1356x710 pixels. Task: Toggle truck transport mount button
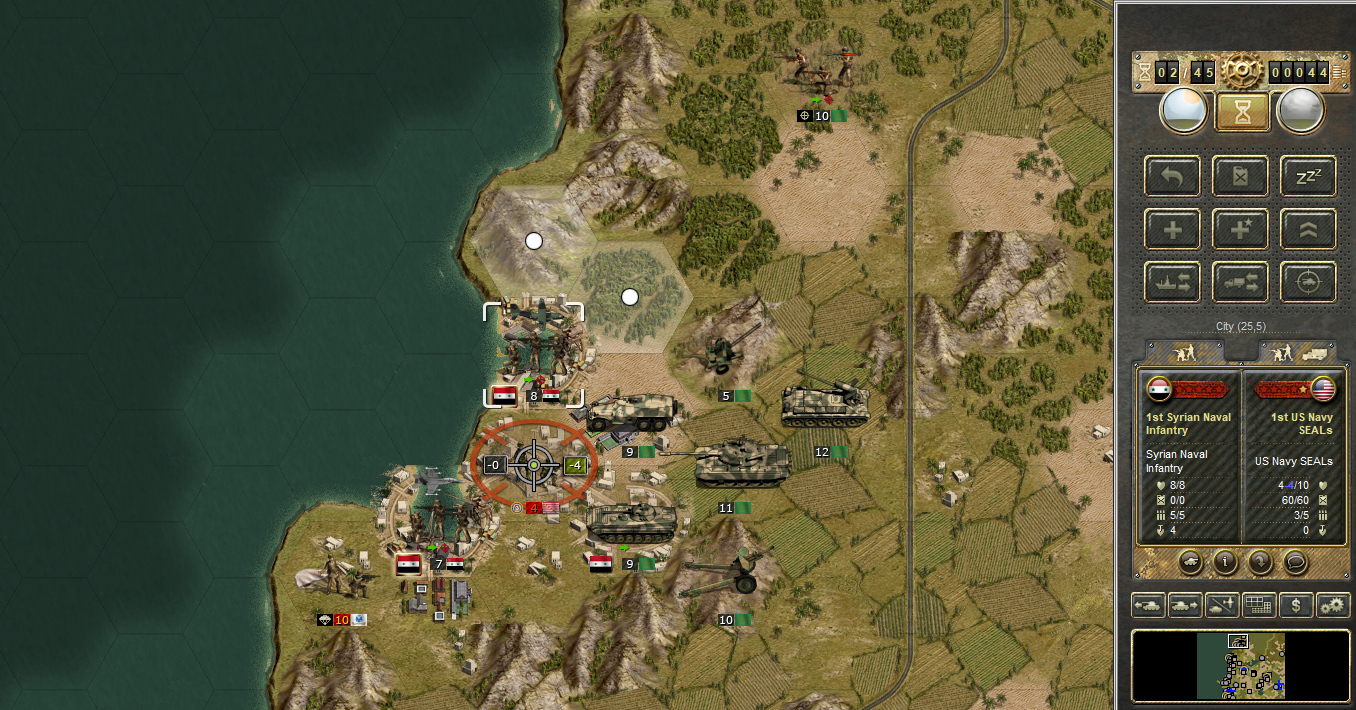pyautogui.click(x=1240, y=282)
